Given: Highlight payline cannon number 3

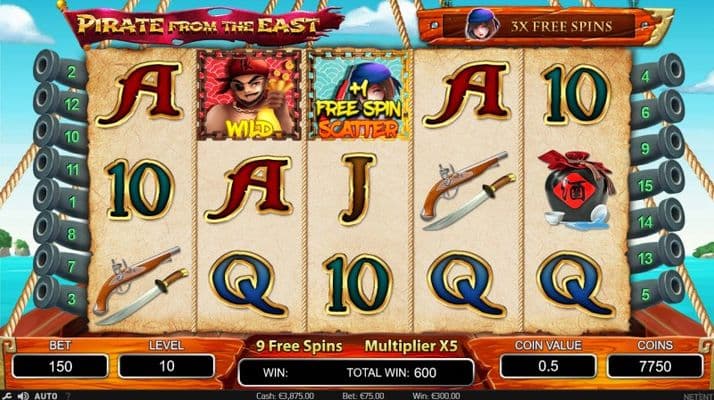Looking at the screenshot, I should tap(62, 296).
